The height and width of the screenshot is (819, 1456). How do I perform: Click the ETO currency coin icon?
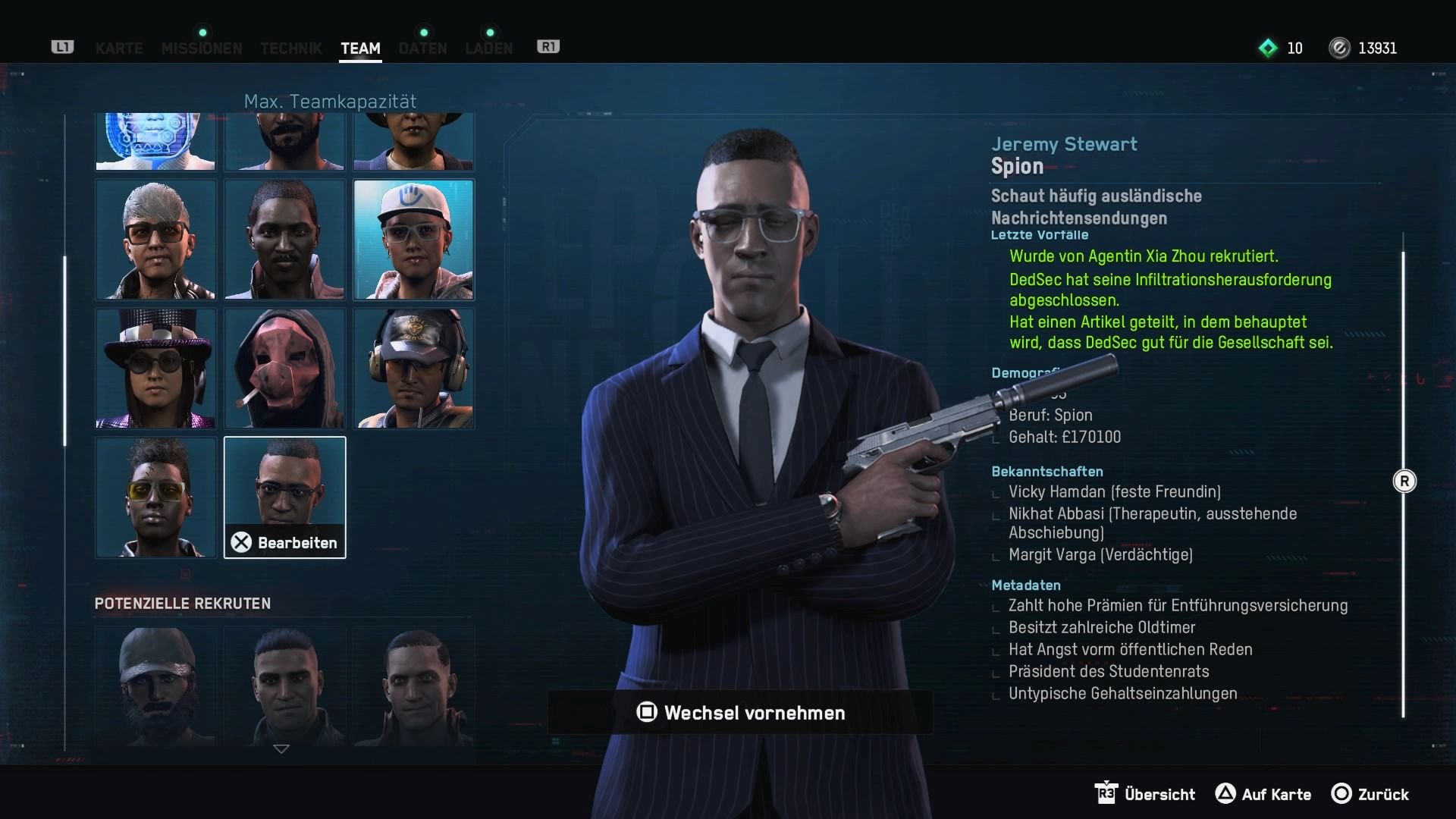(x=1340, y=48)
